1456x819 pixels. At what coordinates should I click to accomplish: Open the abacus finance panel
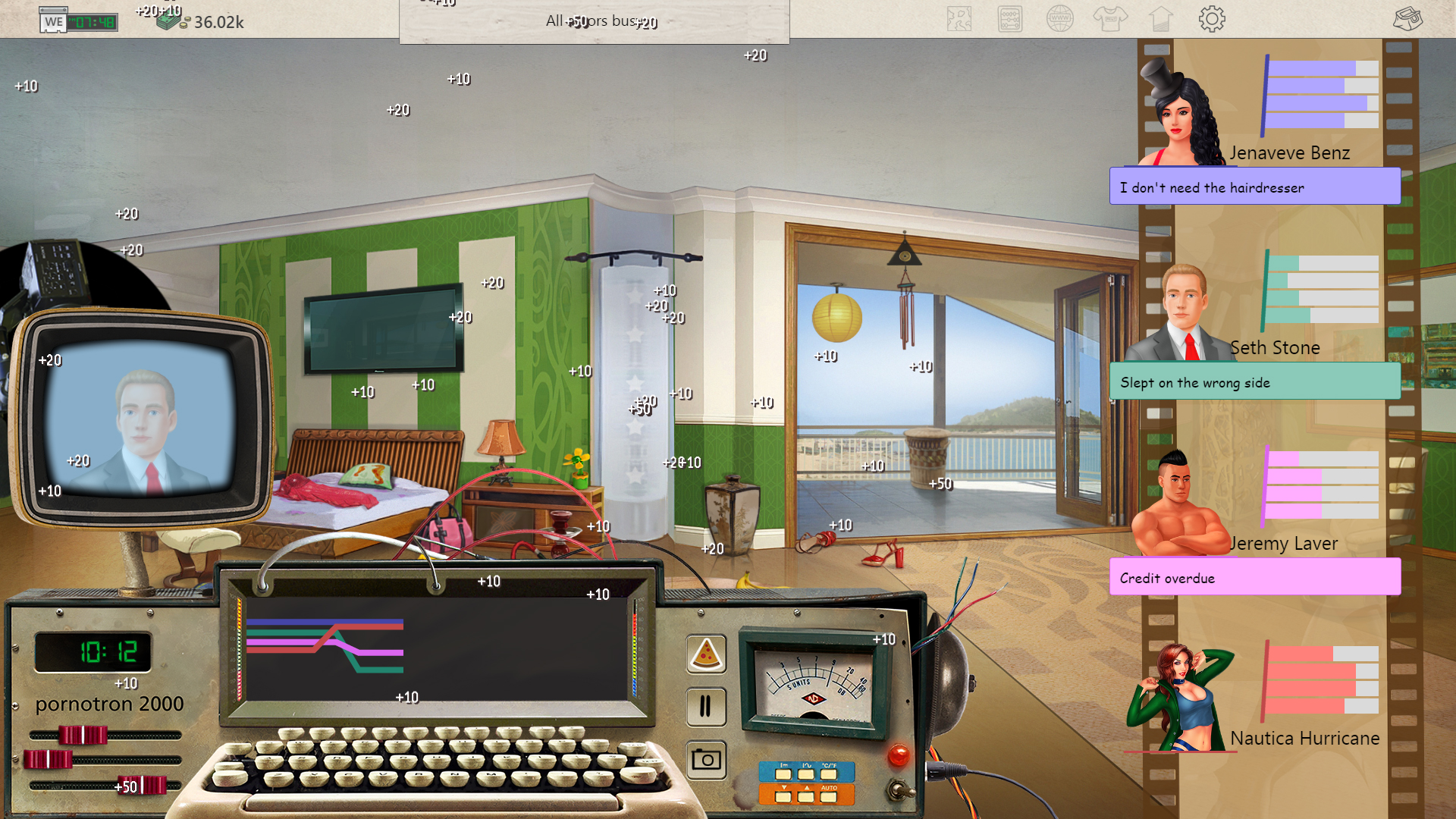(1009, 19)
